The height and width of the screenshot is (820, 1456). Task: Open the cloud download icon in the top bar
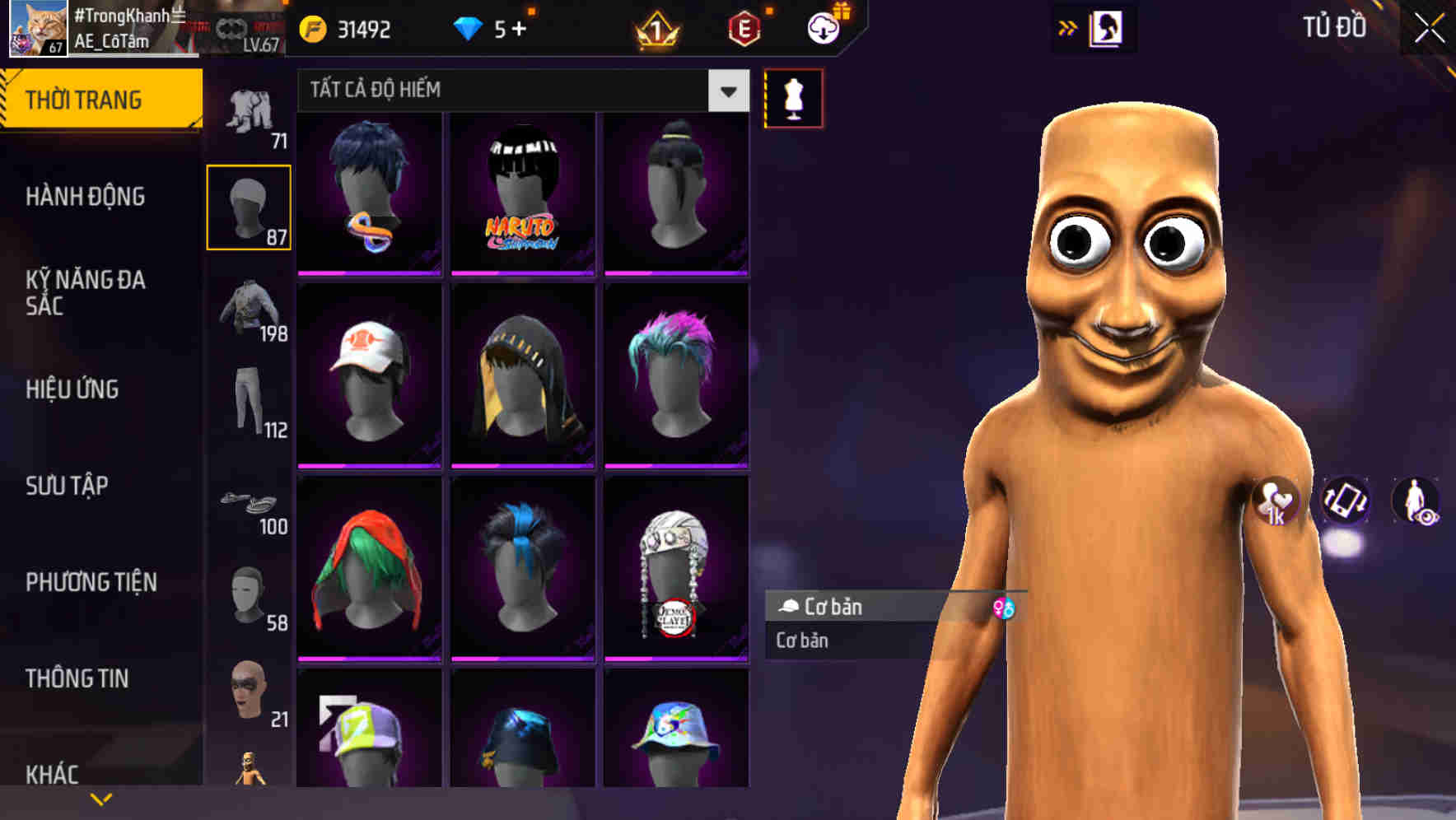pos(823,27)
